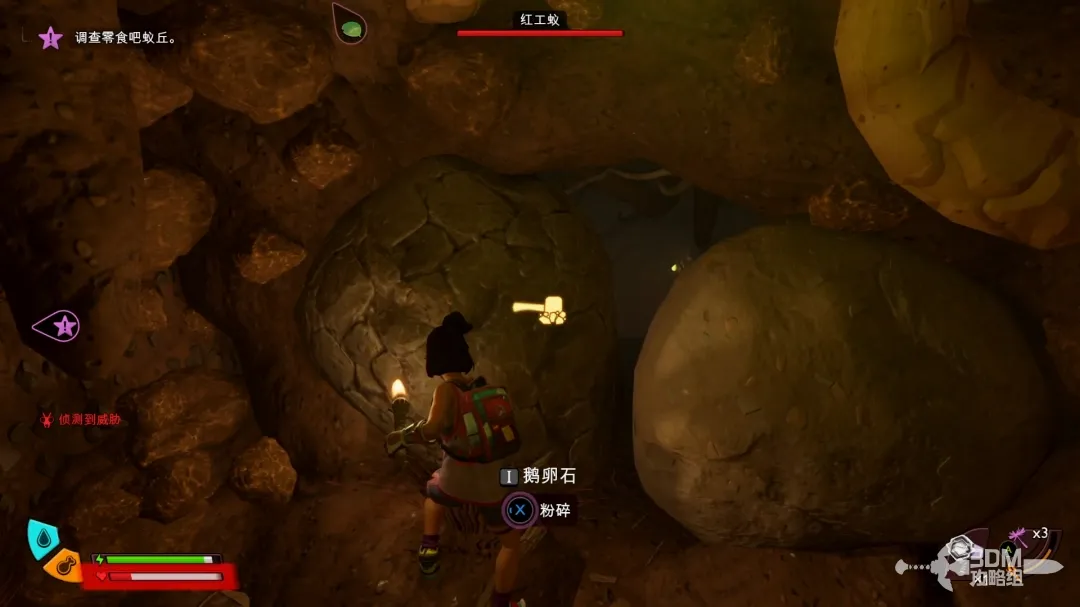Open the tracked quest objective in the top-left
This screenshot has width=1080, height=607.
pyautogui.click(x=126, y=38)
